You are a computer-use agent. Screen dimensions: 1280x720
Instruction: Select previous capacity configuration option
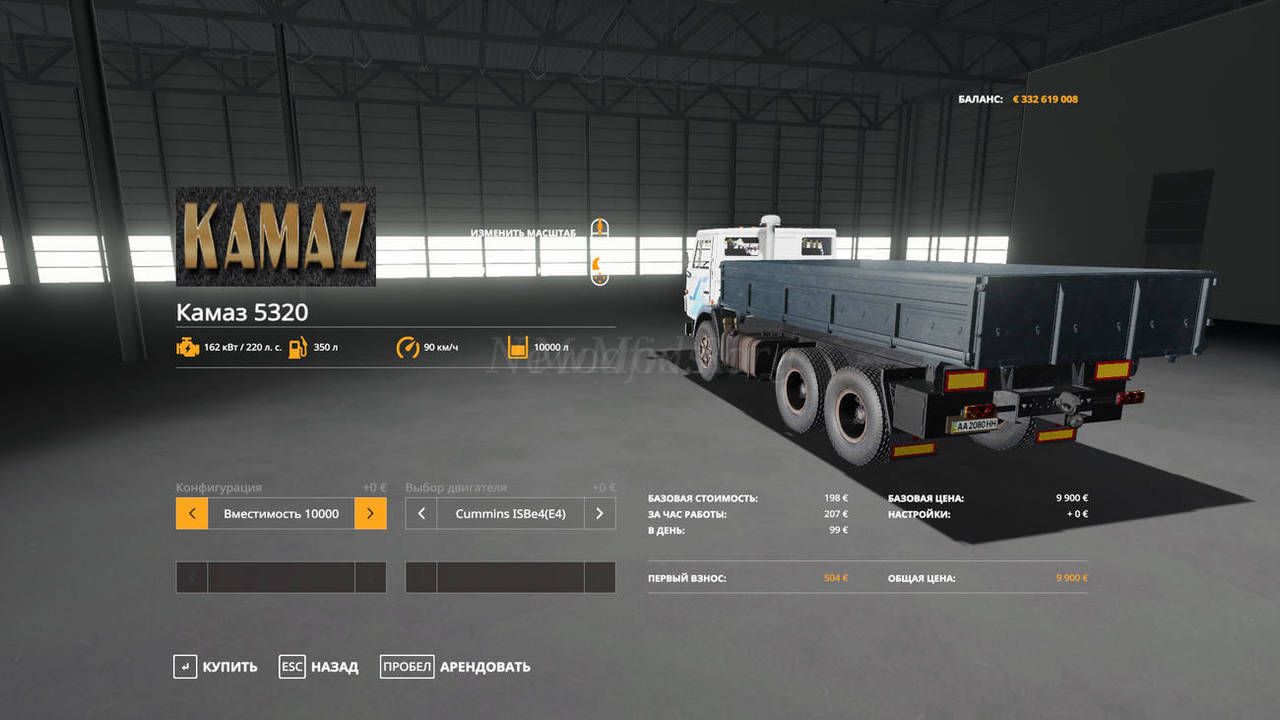(x=192, y=514)
